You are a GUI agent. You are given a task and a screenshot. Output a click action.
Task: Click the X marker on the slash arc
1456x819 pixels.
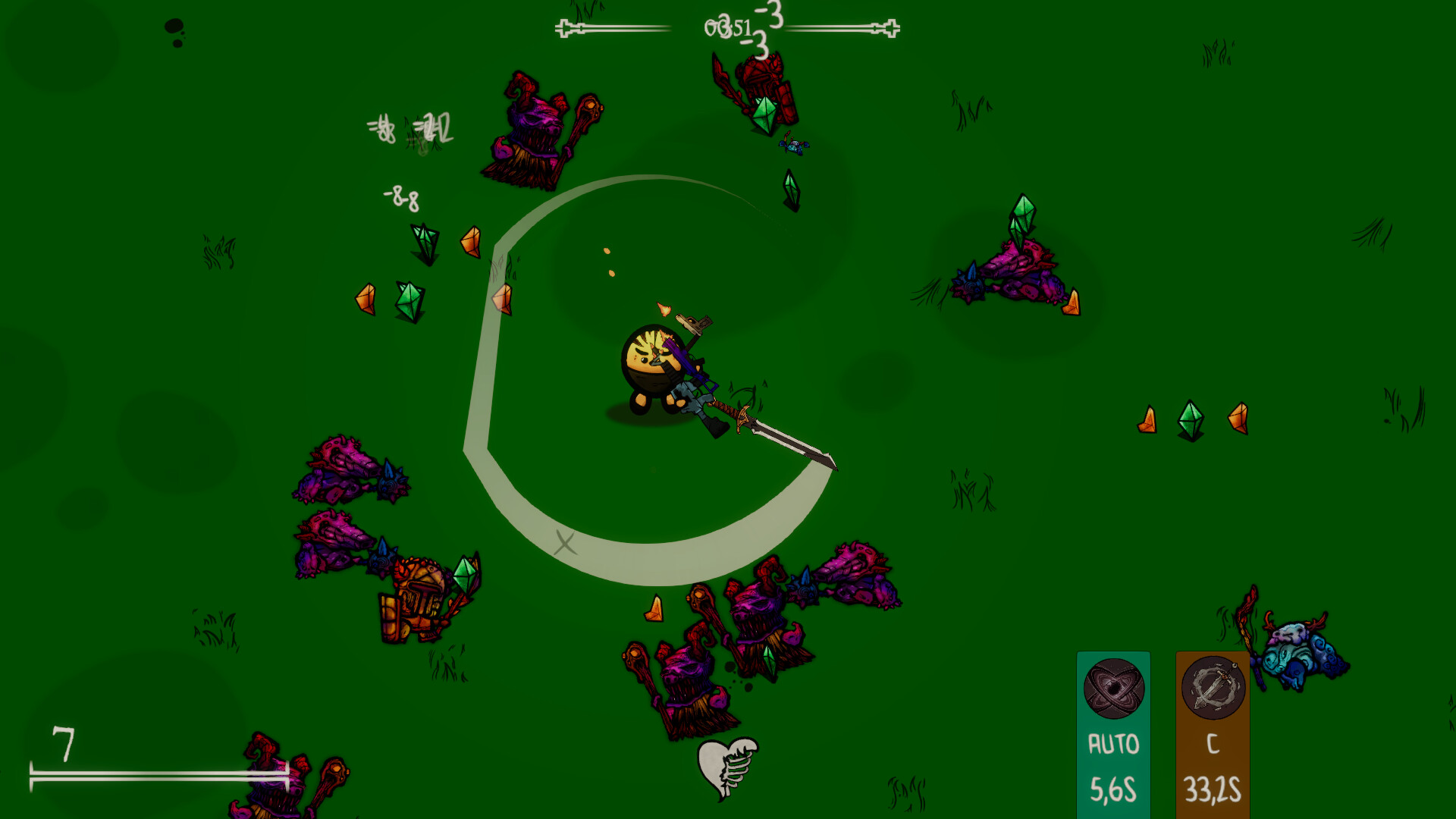pyautogui.click(x=564, y=543)
